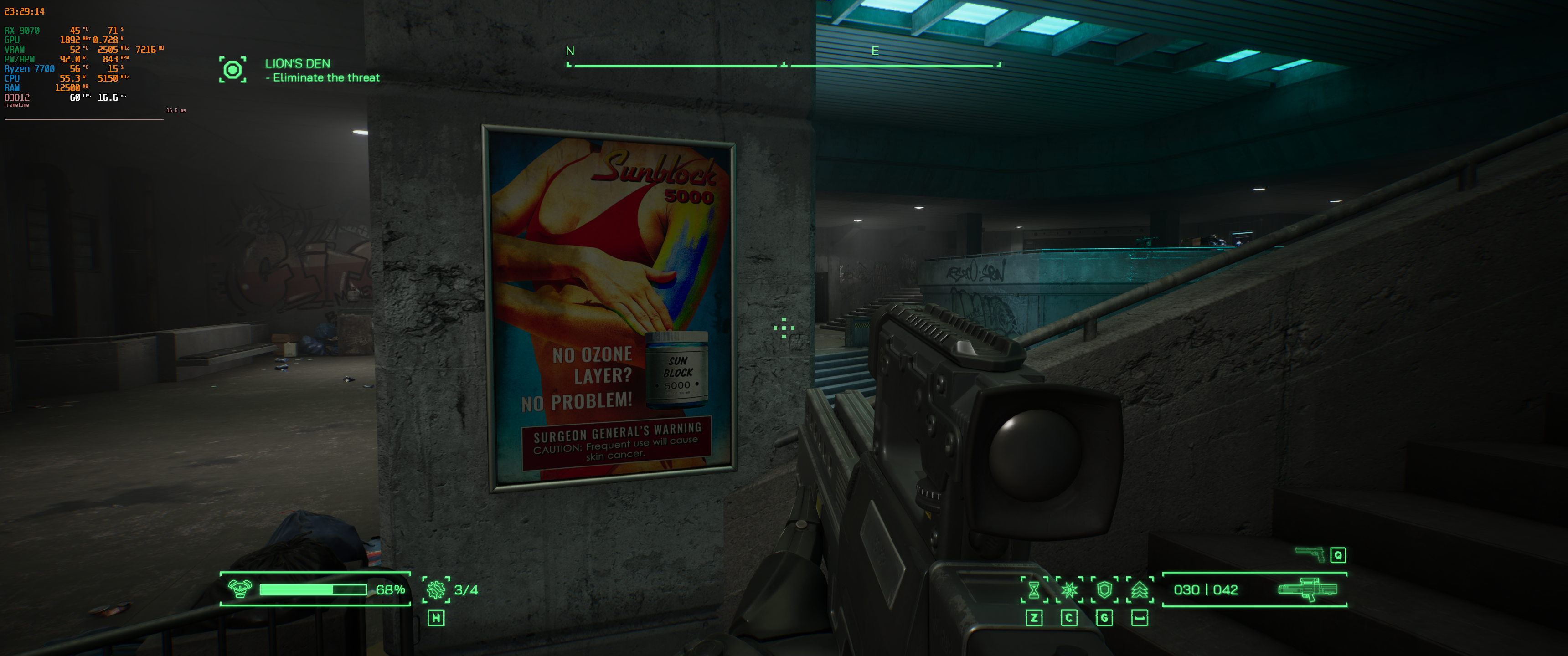Select the LION'S DEN mission title

coord(298,63)
